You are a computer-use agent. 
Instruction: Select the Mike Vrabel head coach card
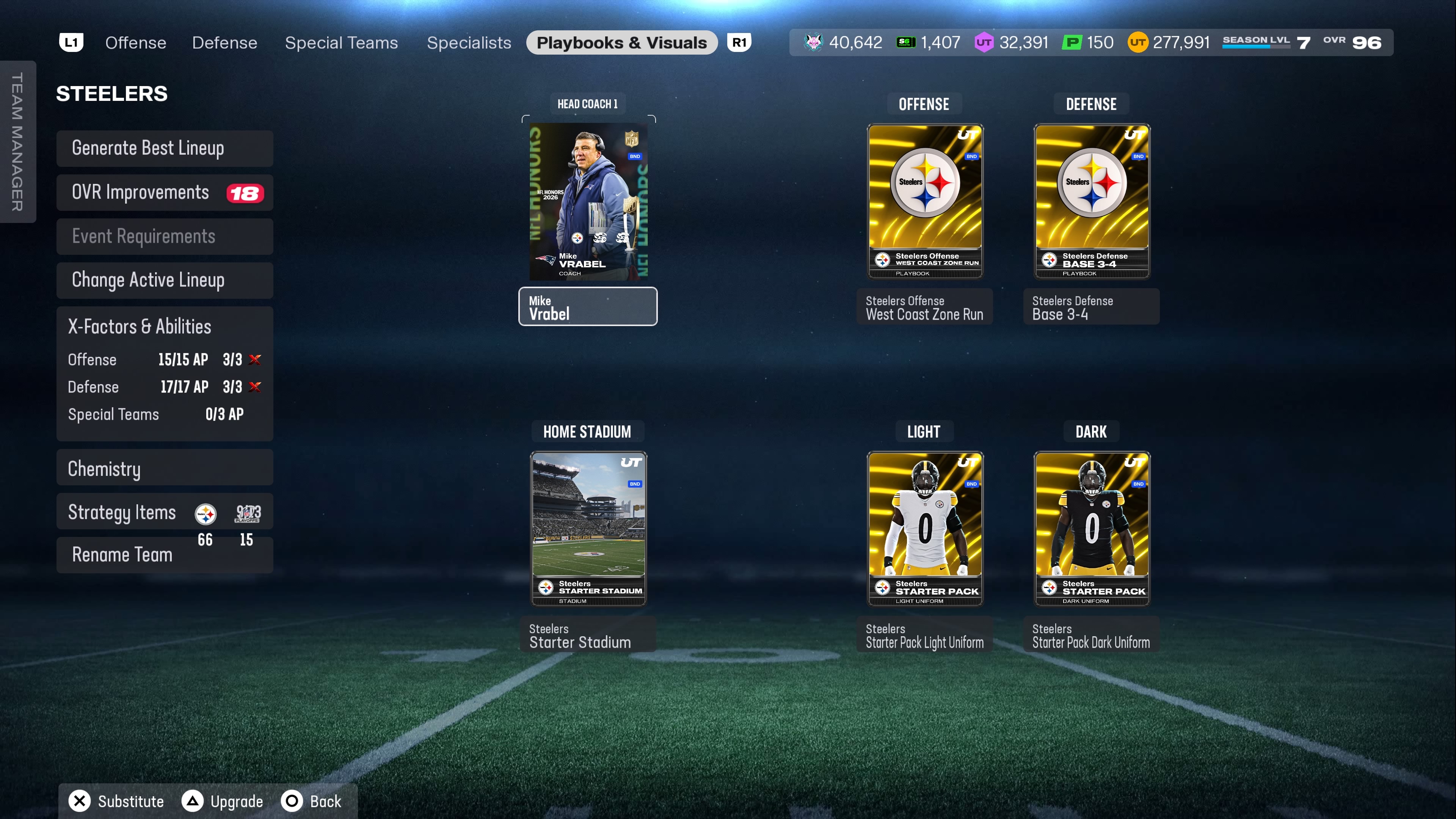[x=588, y=202]
